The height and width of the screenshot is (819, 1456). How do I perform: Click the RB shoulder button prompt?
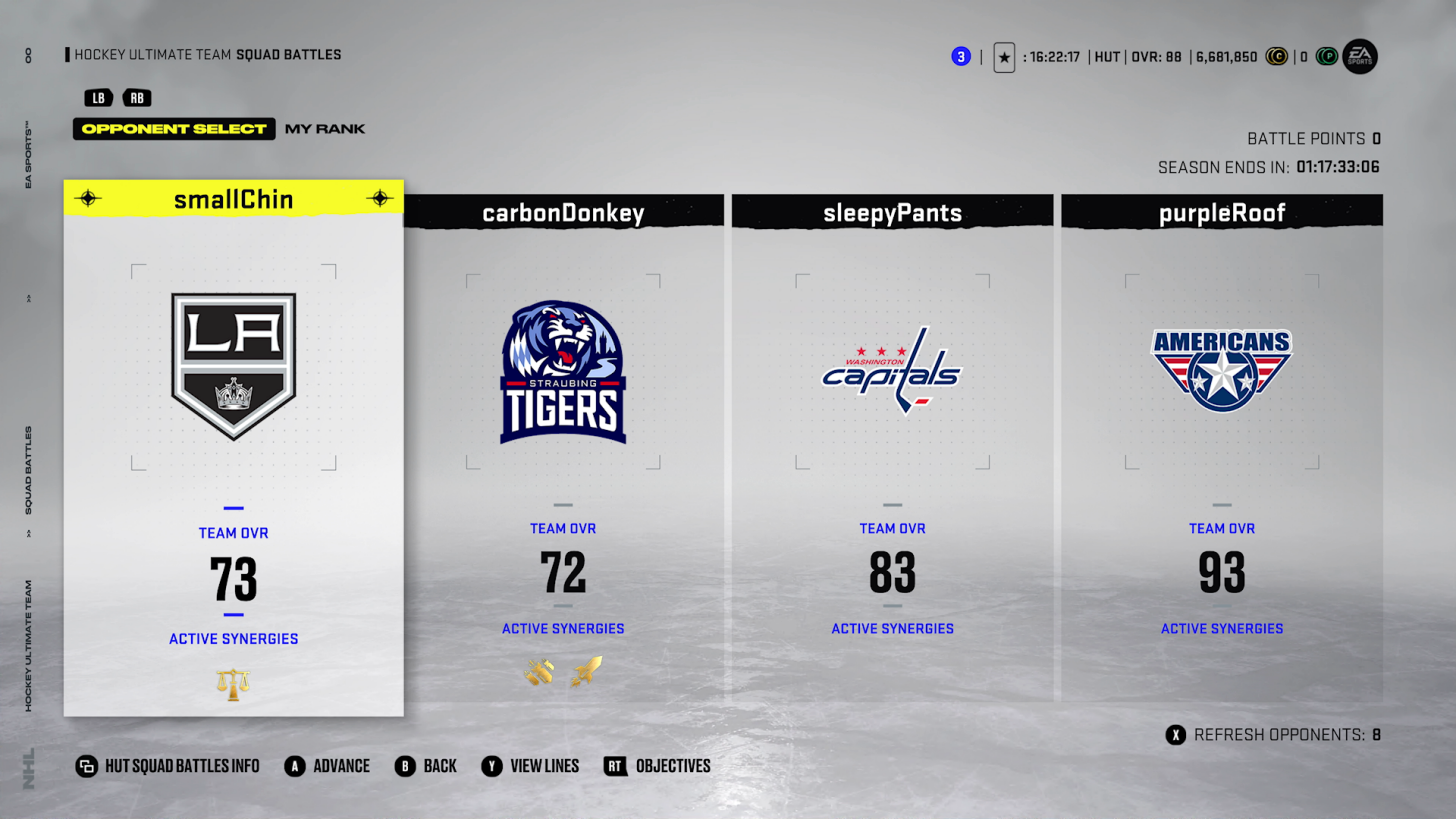[137, 98]
